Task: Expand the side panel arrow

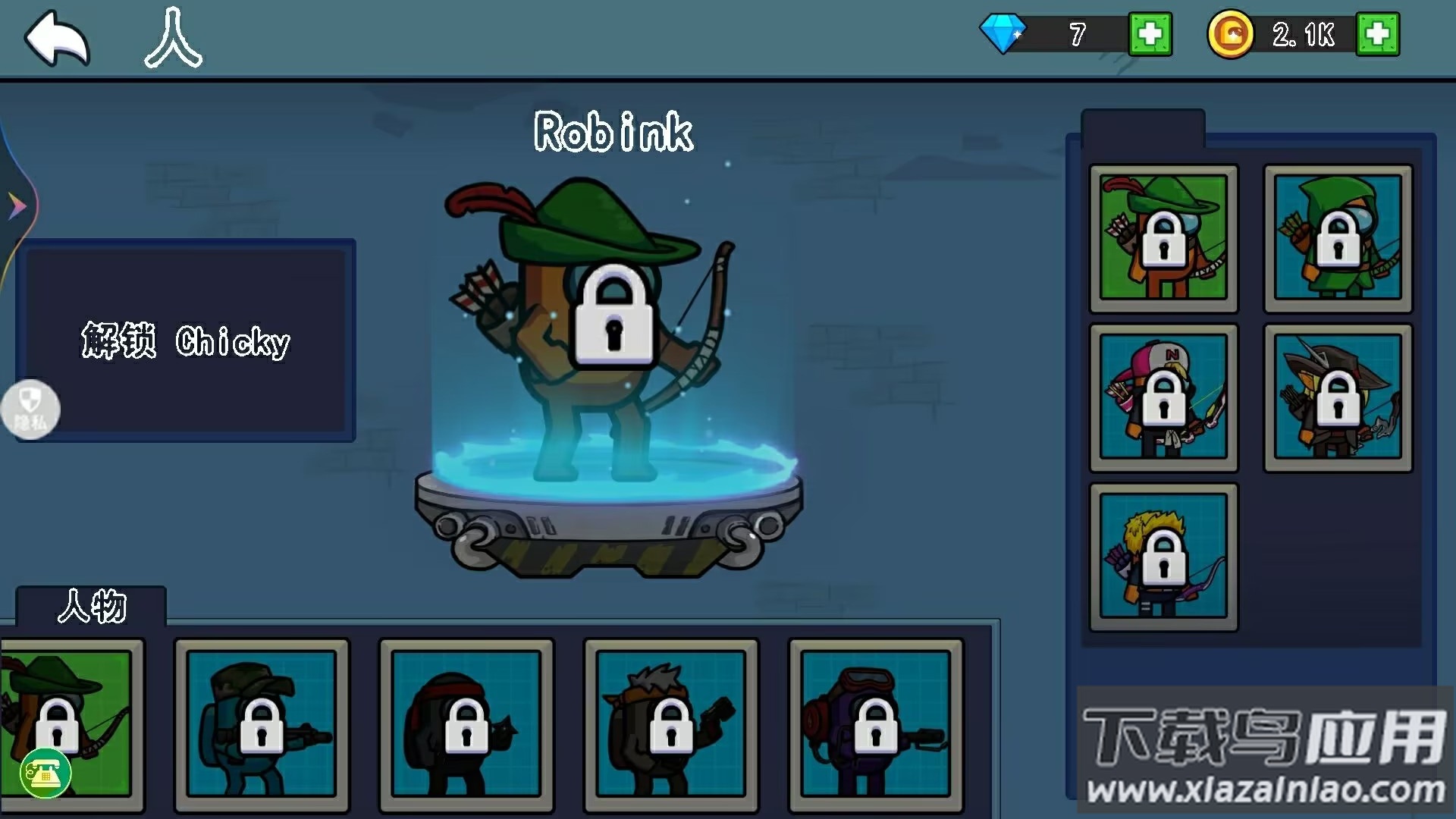Action: [x=17, y=206]
